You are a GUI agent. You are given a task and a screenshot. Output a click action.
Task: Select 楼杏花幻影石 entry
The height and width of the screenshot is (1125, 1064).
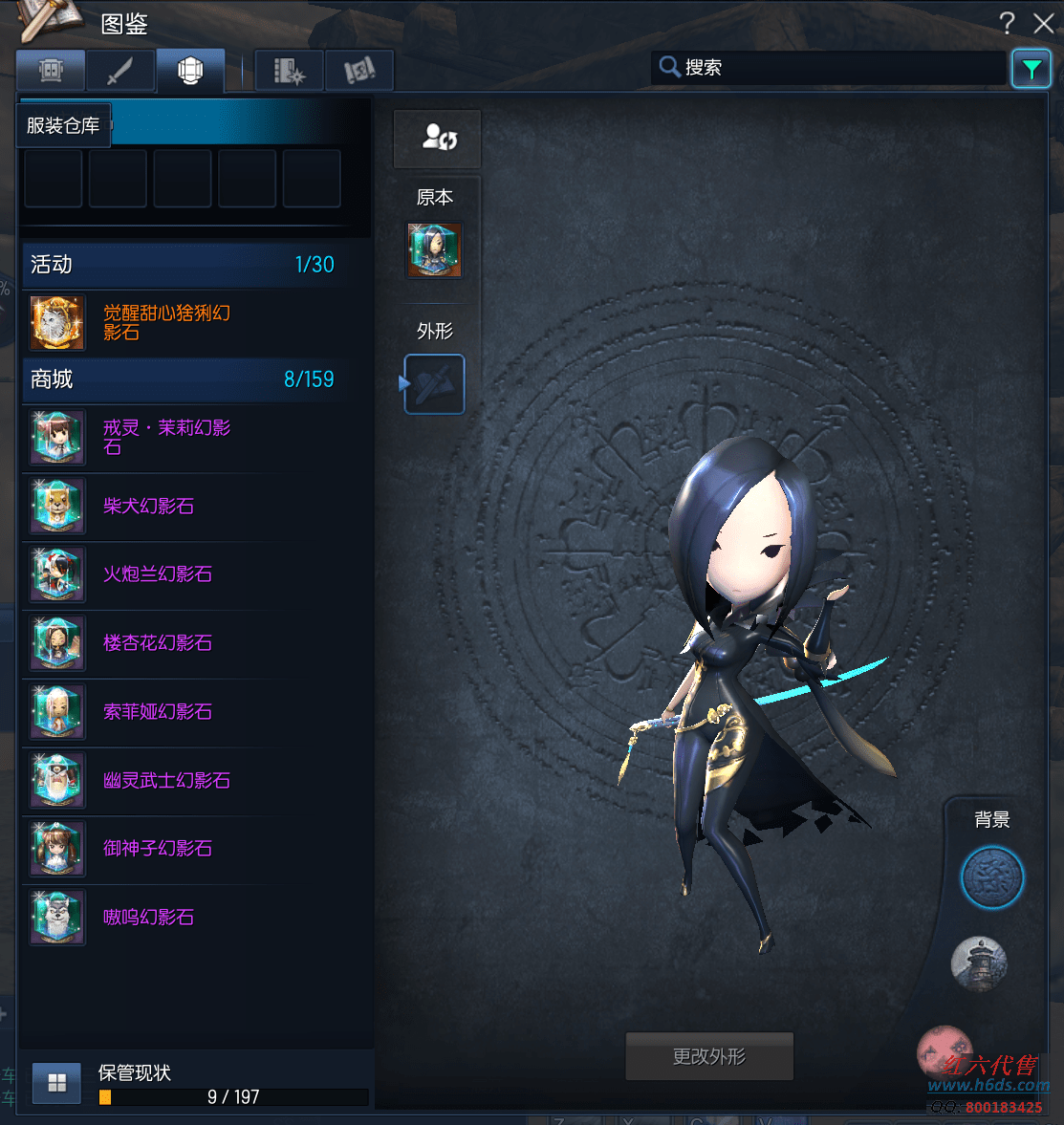[158, 643]
